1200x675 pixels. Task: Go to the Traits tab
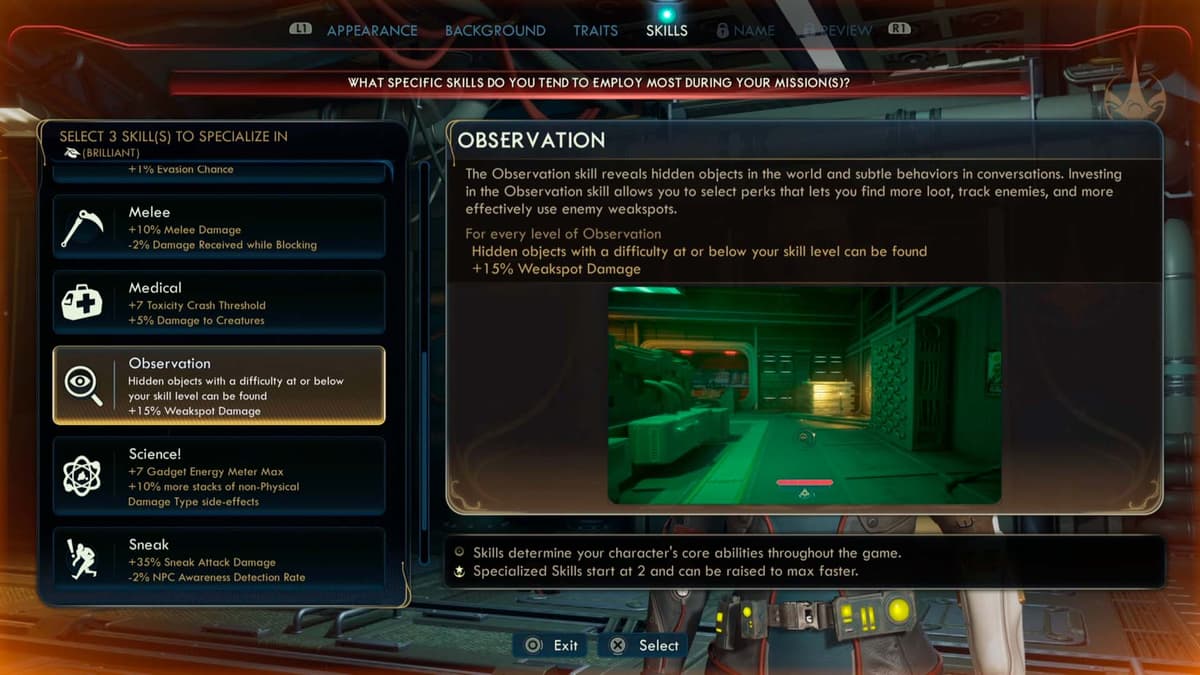pos(595,31)
